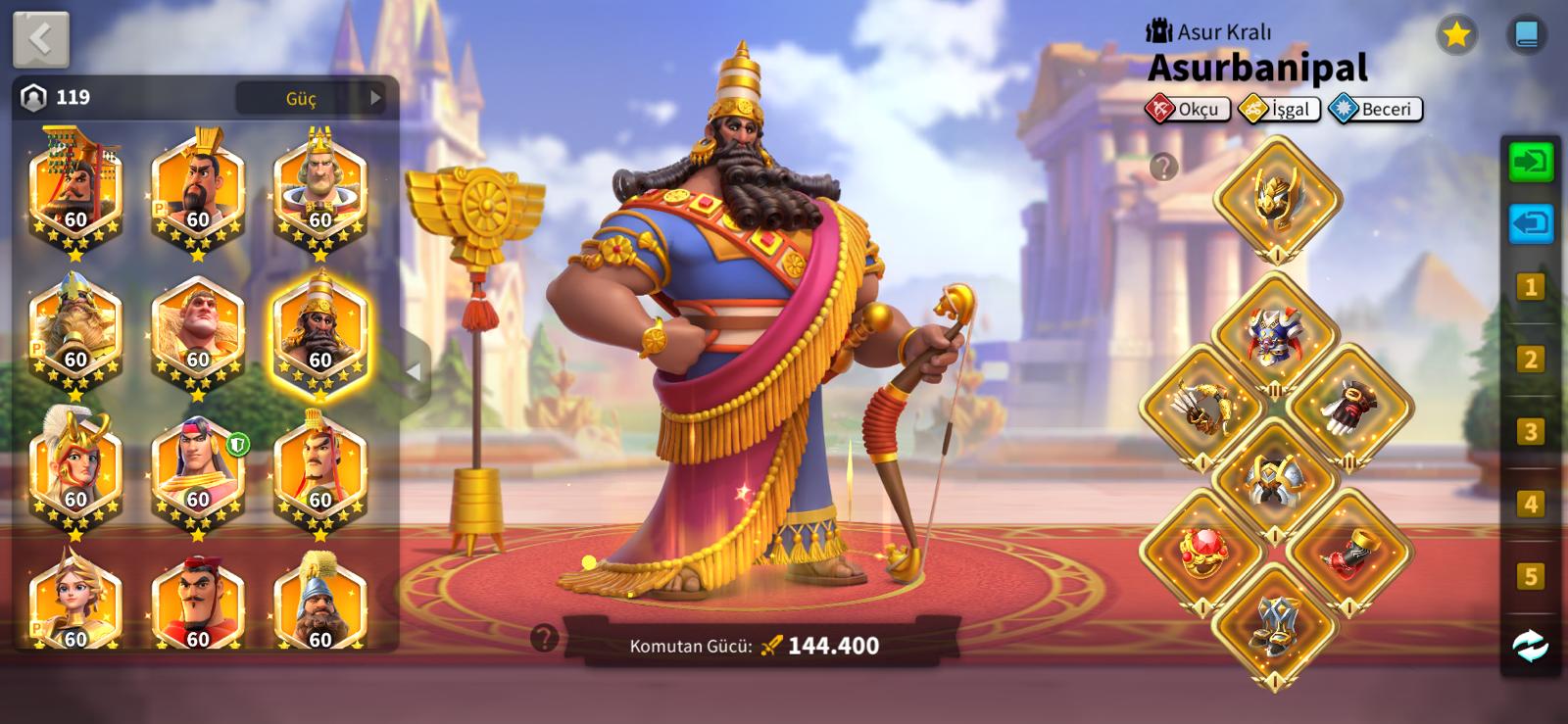The height and width of the screenshot is (724, 1568).
Task: Switch to equipment preset 1
Action: tap(1530, 287)
